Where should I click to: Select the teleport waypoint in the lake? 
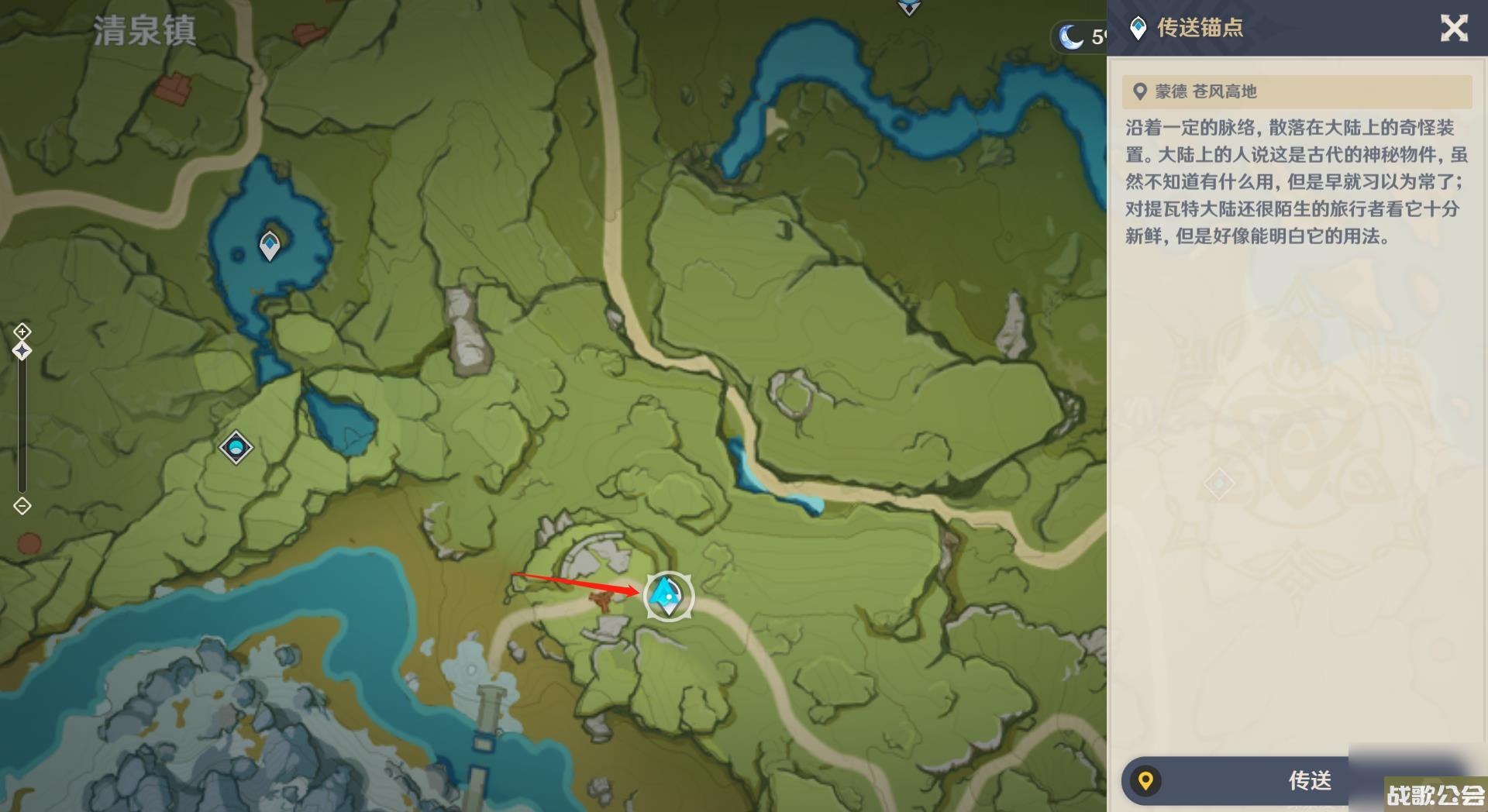point(270,246)
